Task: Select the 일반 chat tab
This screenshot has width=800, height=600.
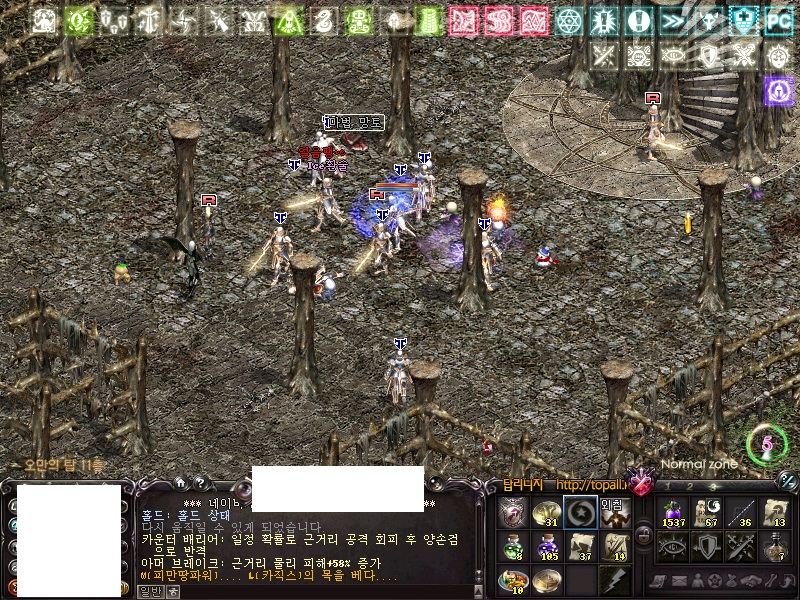Action: 150,591
